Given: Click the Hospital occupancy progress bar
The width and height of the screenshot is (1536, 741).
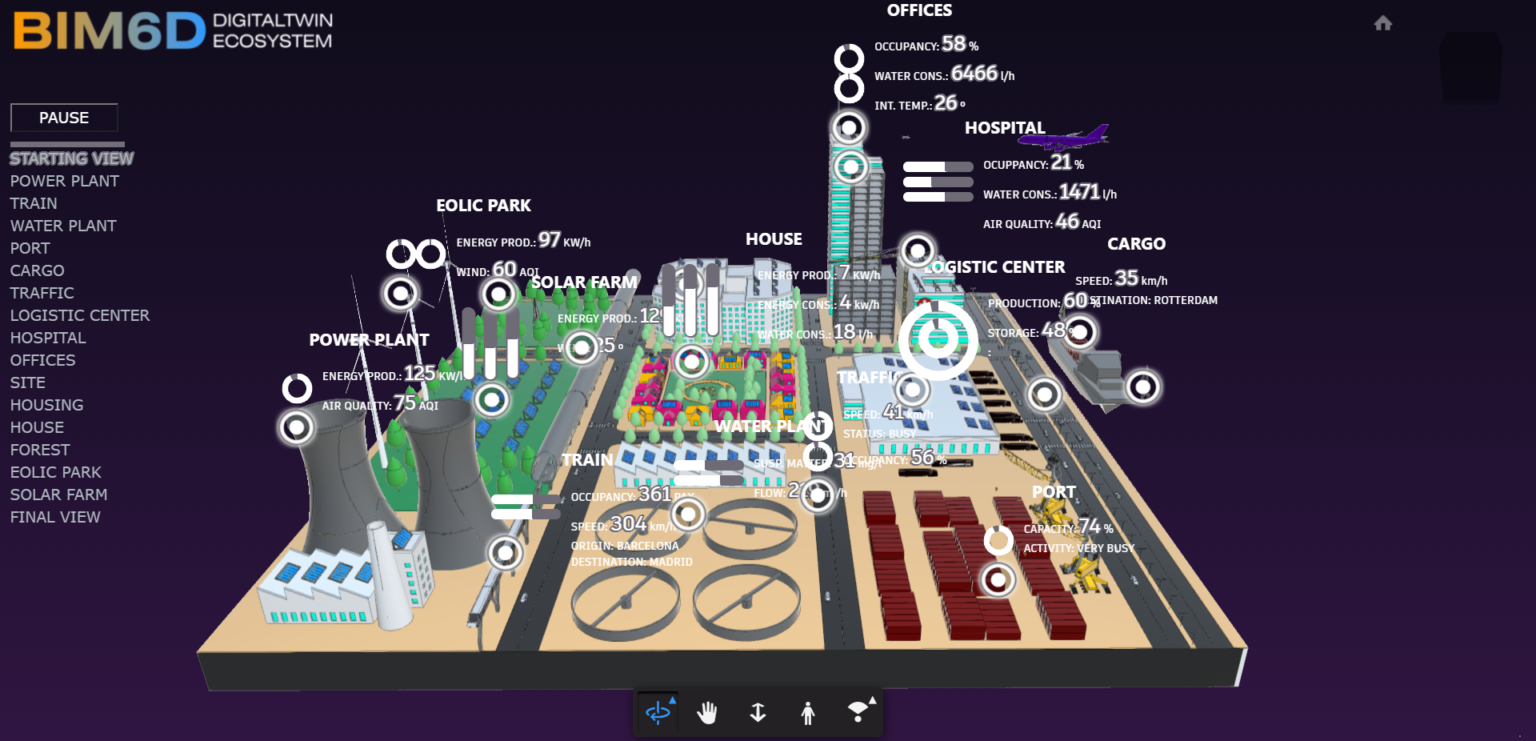Looking at the screenshot, I should tap(938, 166).
